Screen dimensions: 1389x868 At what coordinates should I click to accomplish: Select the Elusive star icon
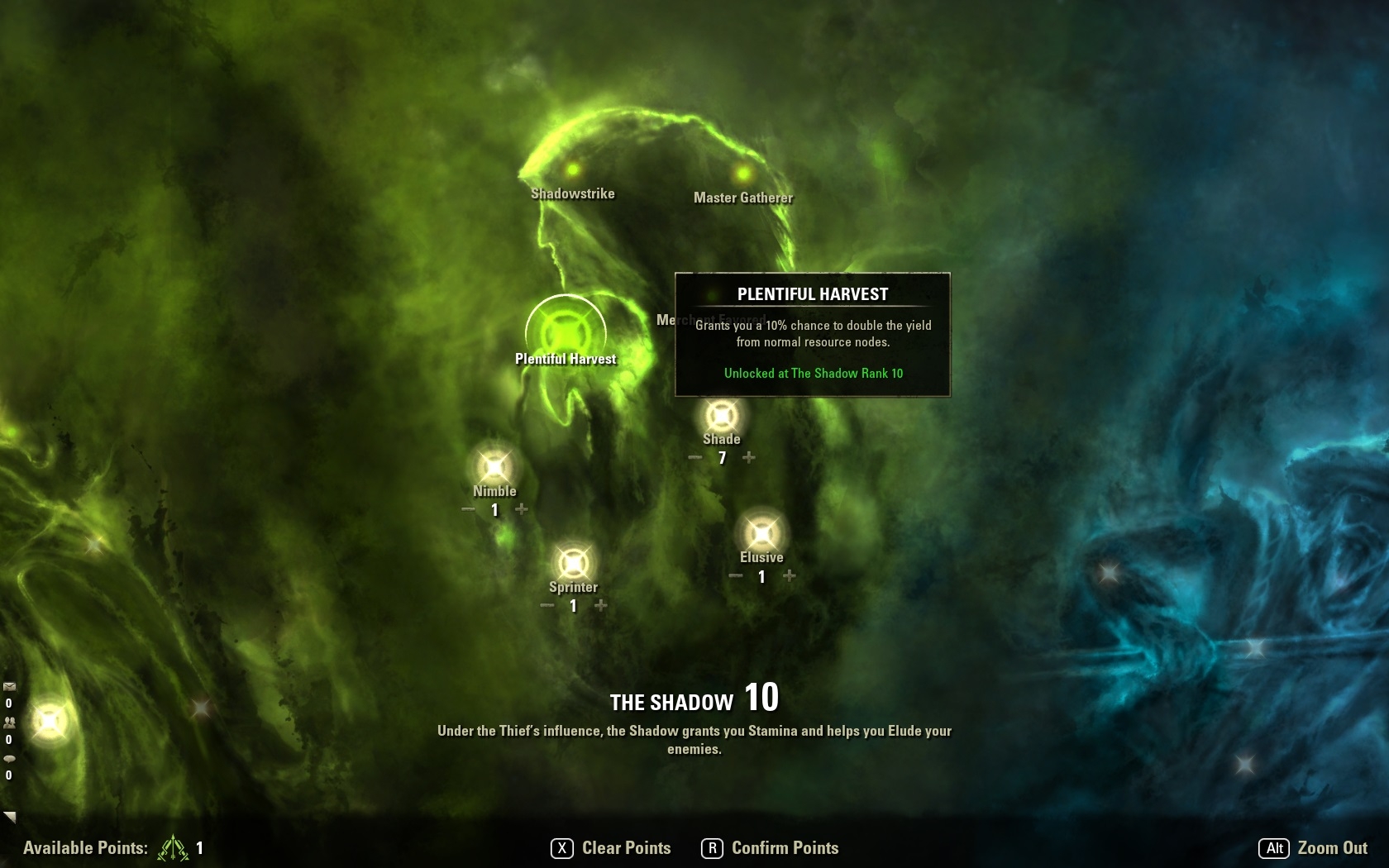(x=761, y=534)
